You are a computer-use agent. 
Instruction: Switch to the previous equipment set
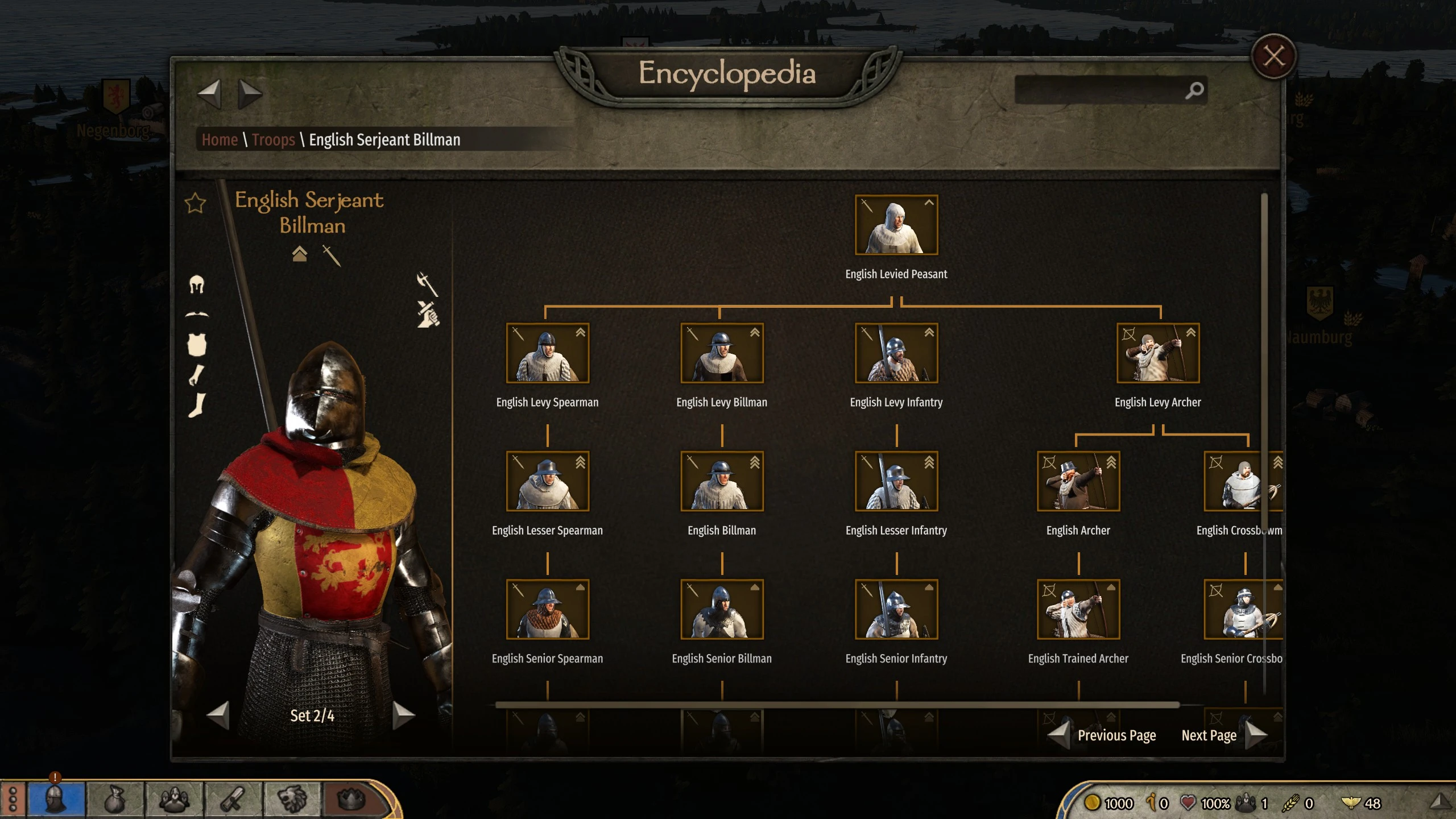(x=218, y=715)
